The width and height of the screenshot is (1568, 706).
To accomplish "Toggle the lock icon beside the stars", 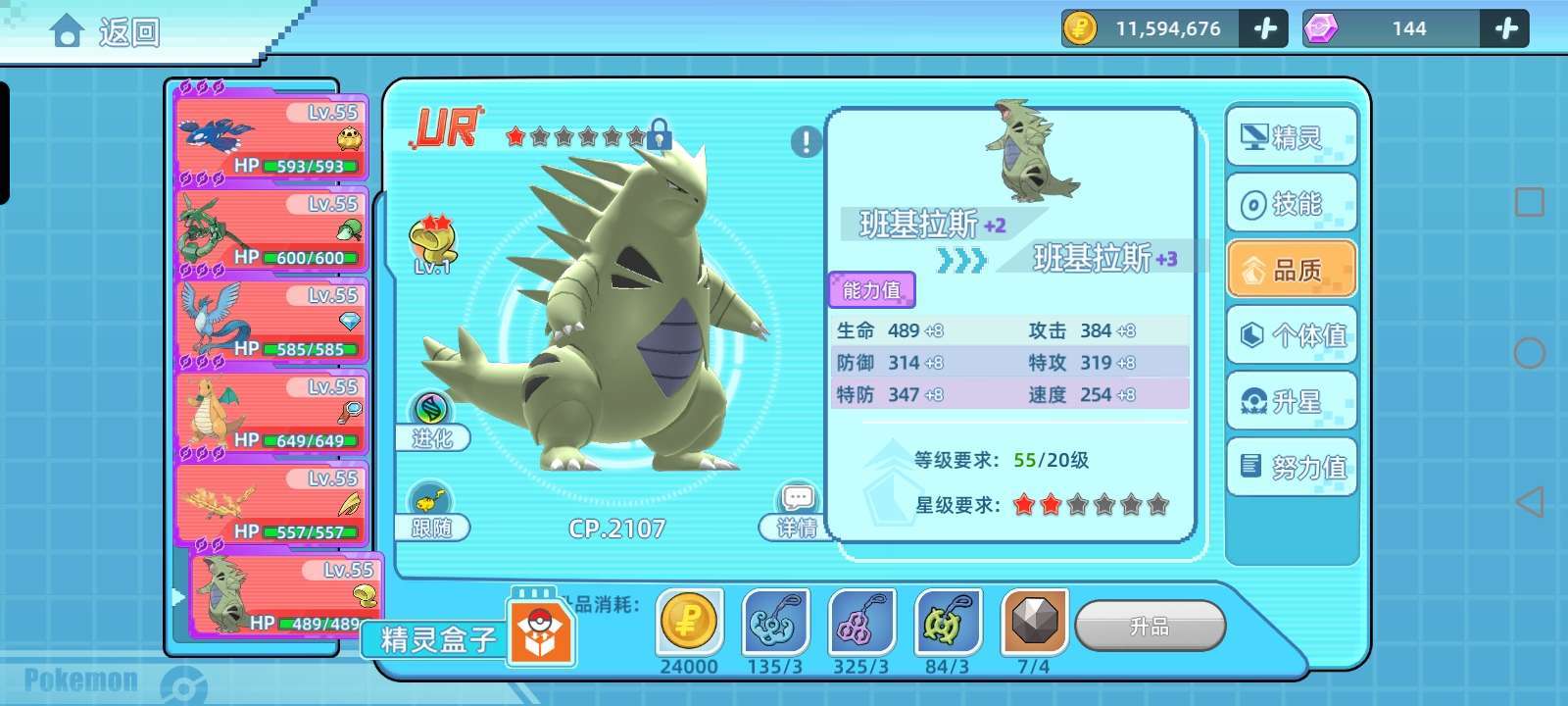I will pos(660,135).
